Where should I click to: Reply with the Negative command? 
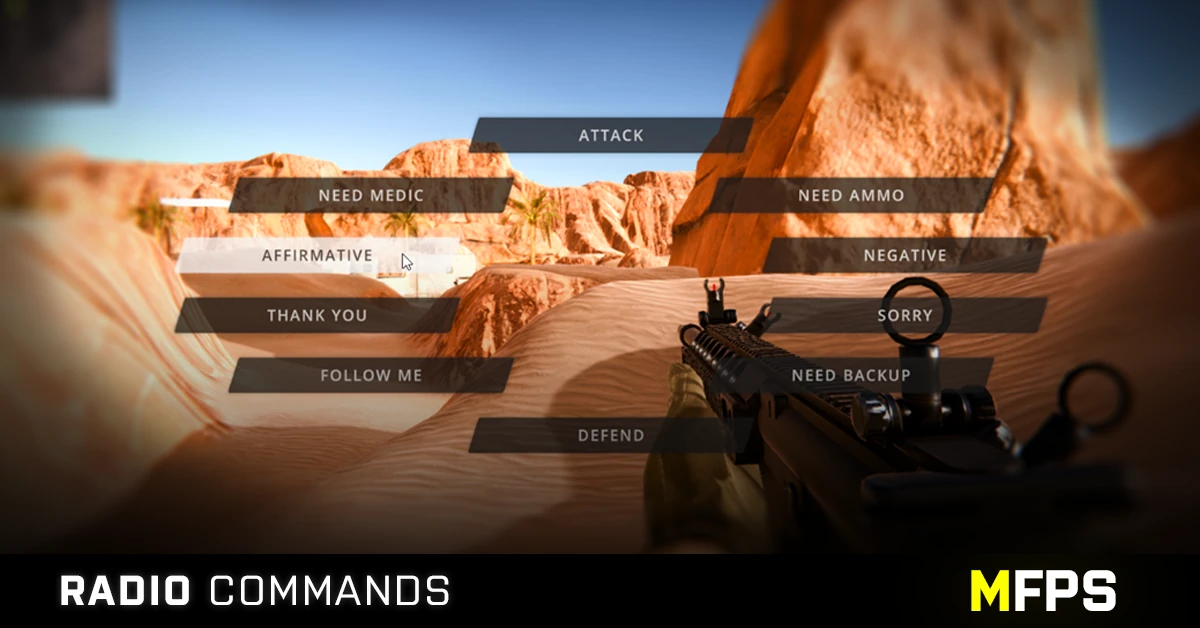click(905, 255)
